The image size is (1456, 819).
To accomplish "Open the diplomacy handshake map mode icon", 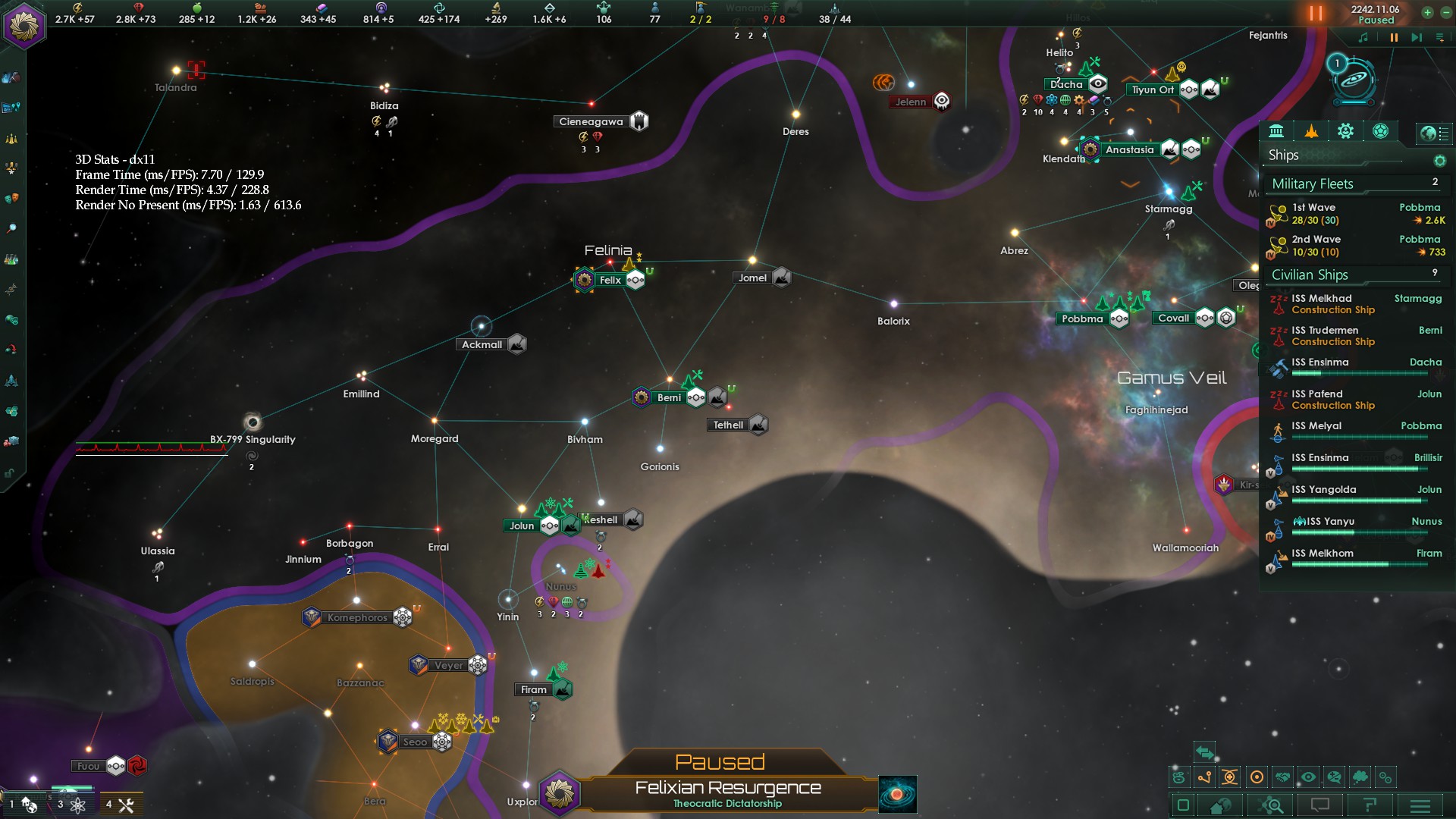I will (1283, 777).
